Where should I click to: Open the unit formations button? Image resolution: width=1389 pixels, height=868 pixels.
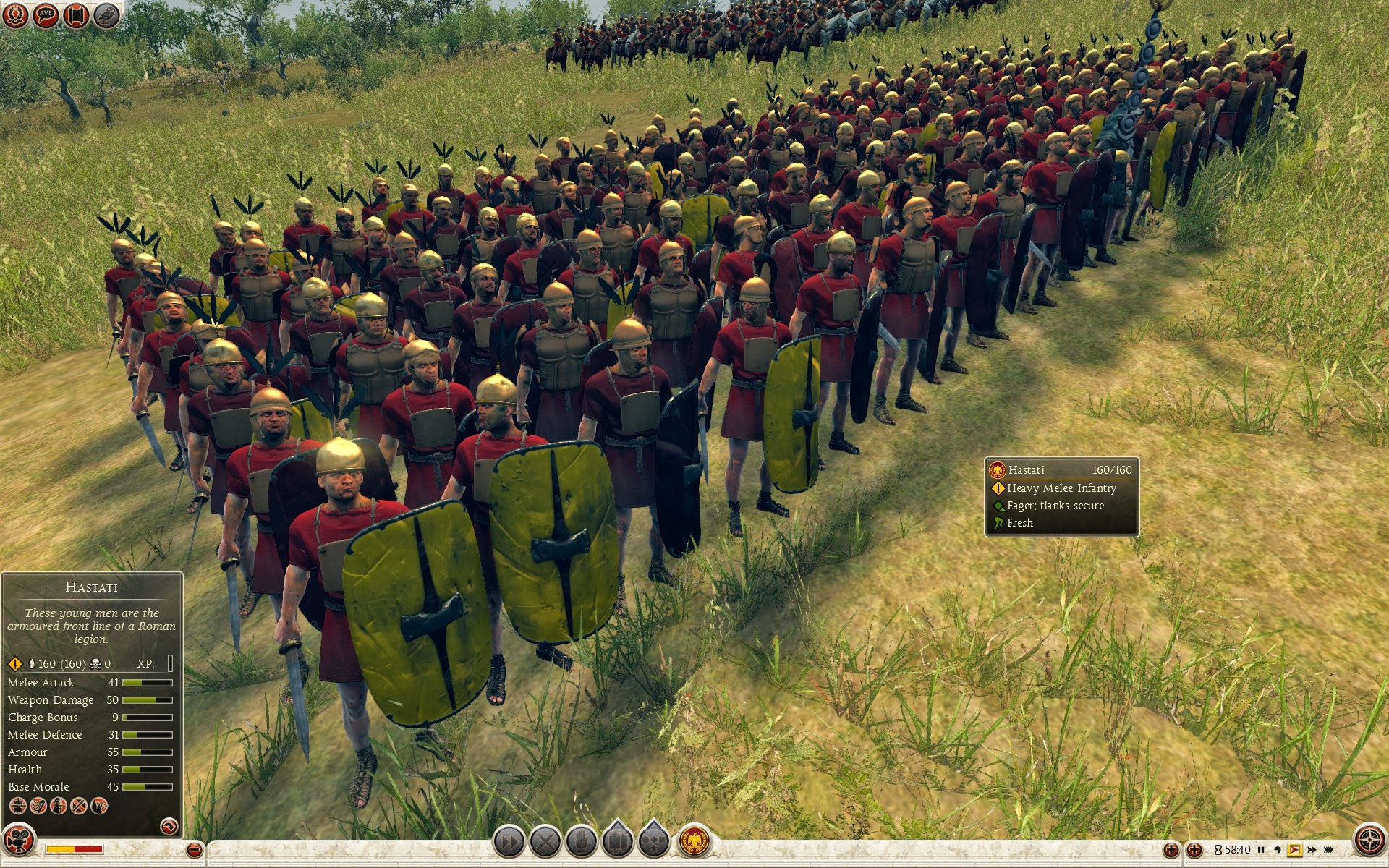coord(618,841)
